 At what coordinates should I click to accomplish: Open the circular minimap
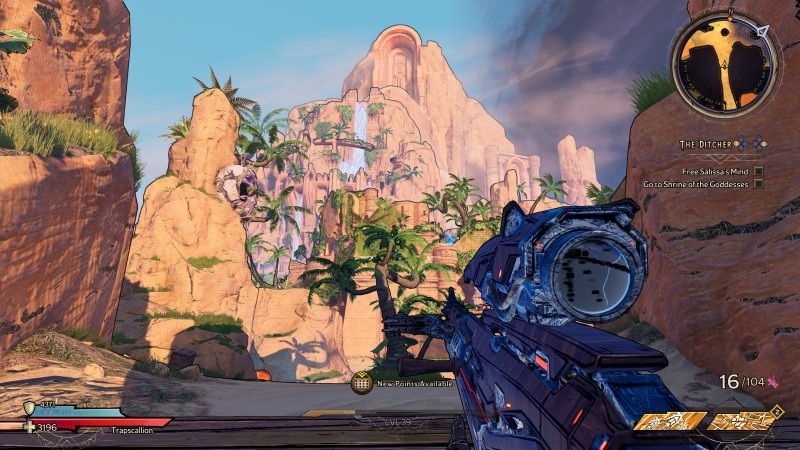[x=725, y=60]
